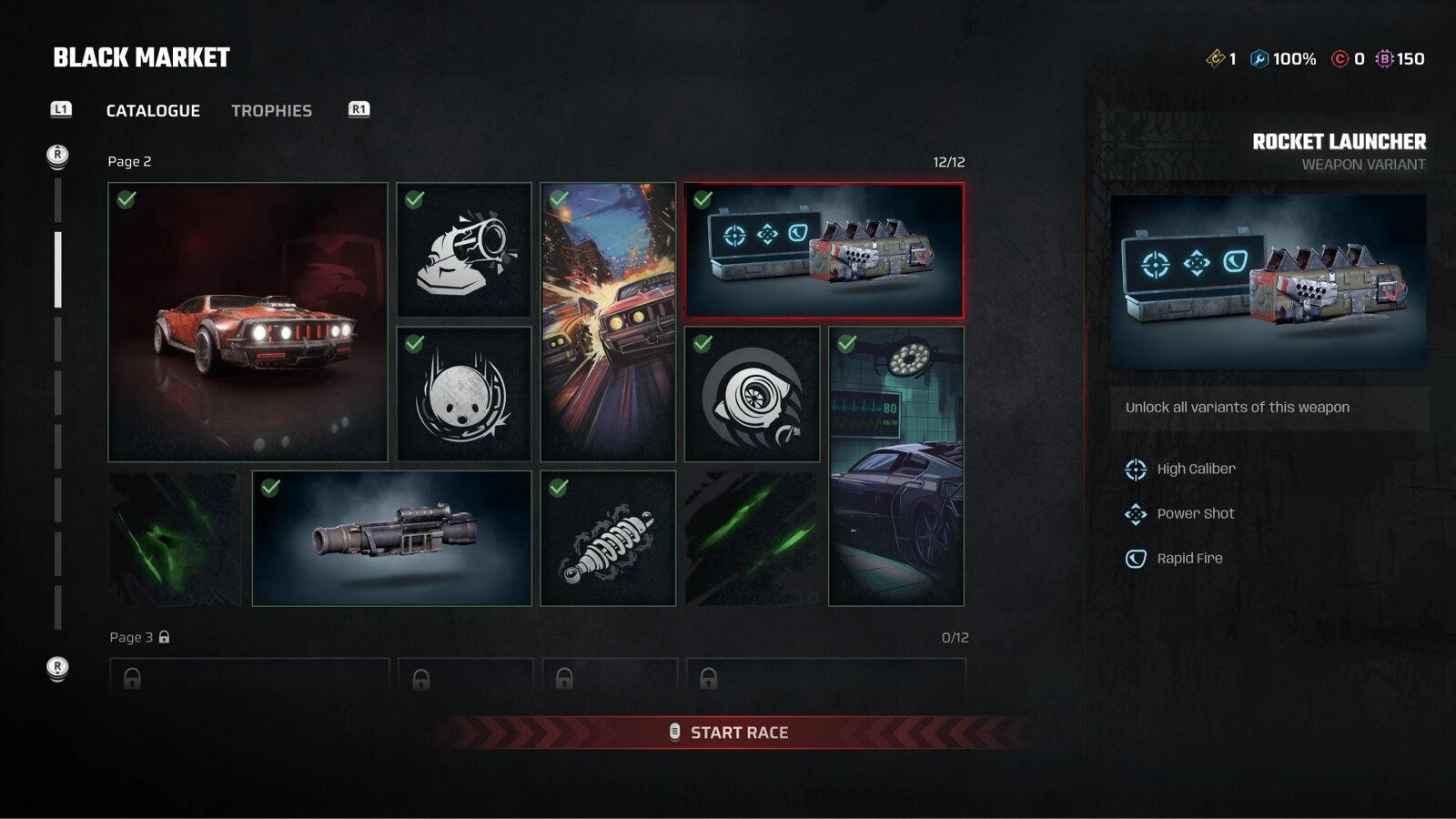Expand locked Page 3 section

tap(136, 637)
